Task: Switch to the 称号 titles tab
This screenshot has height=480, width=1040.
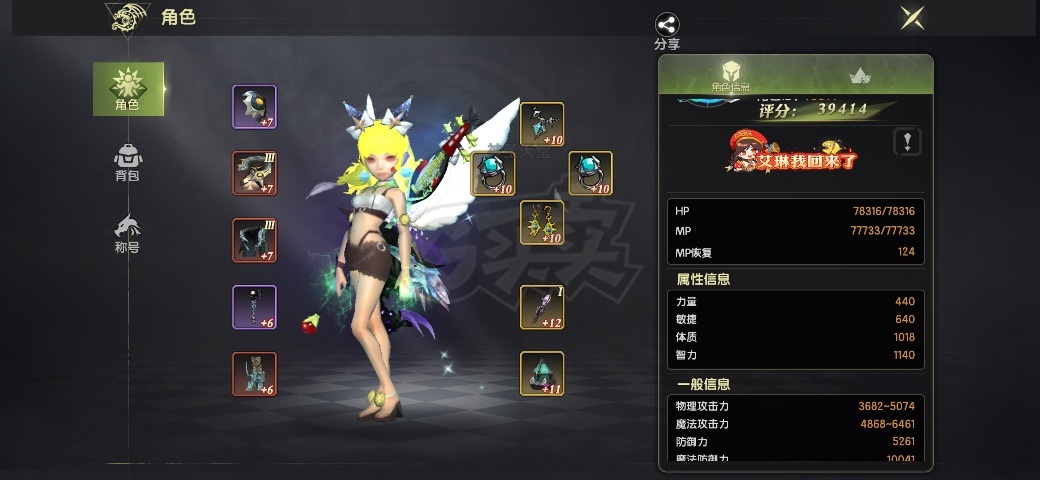Action: pos(128,234)
